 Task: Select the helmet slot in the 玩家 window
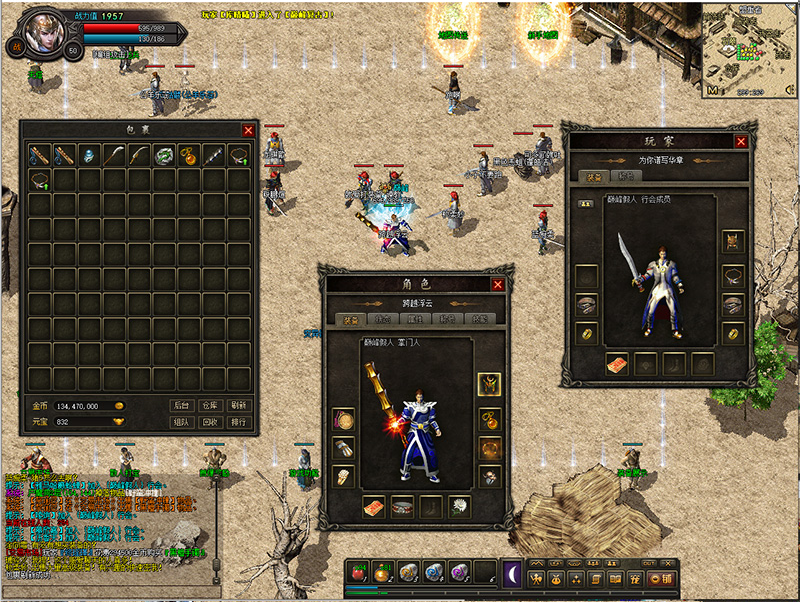[733, 241]
